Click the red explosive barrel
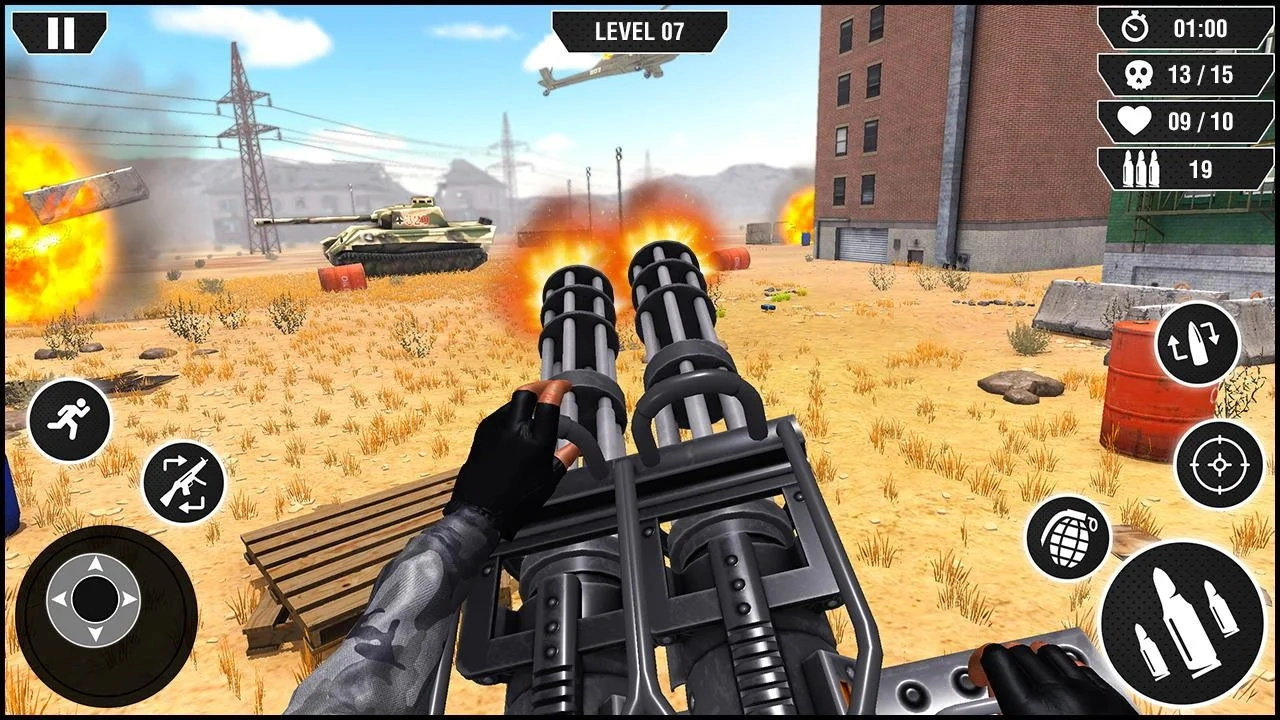Viewport: 1280px width, 720px height. pyautogui.click(x=1140, y=385)
